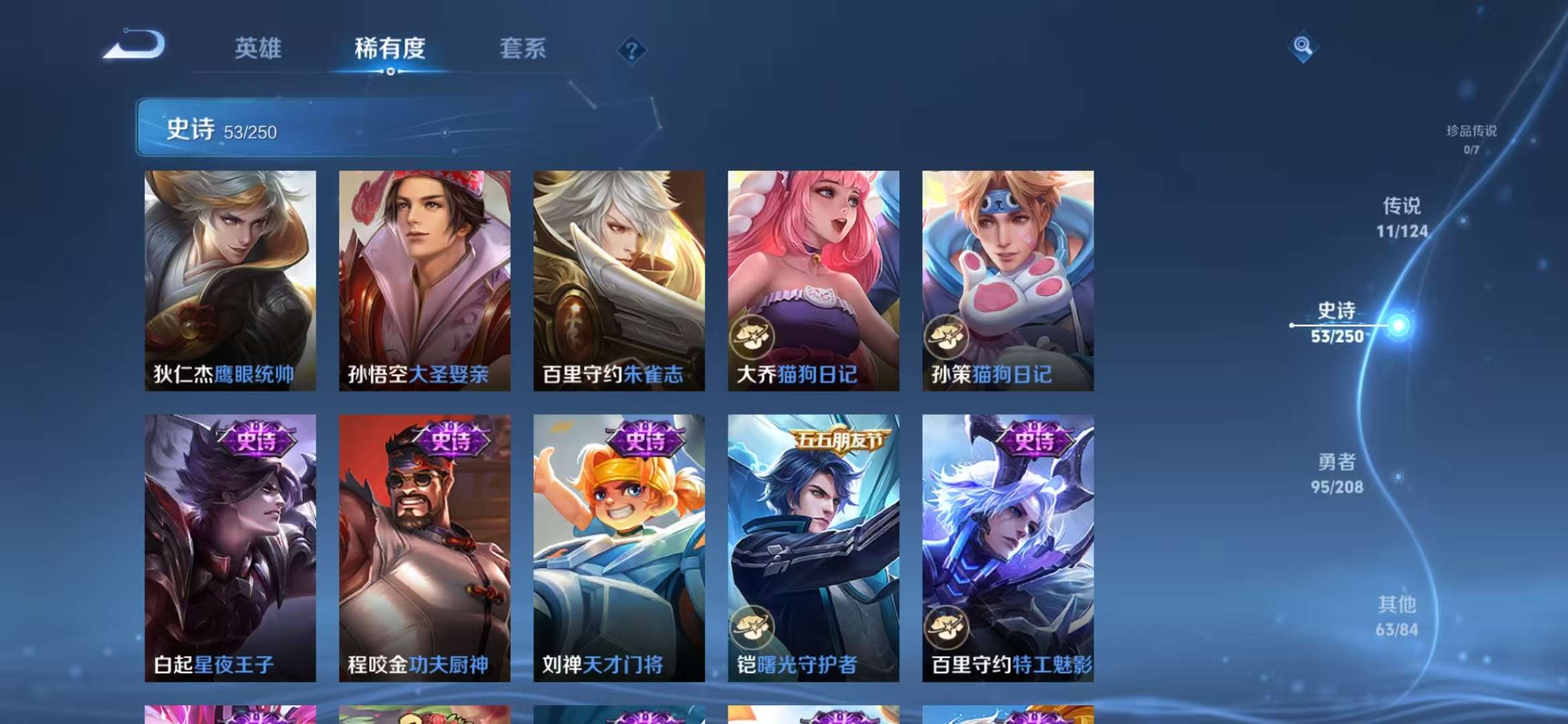This screenshot has height=724, width=1568.
Task: Open the 珍品传说 0/7 section
Action: [x=1471, y=137]
